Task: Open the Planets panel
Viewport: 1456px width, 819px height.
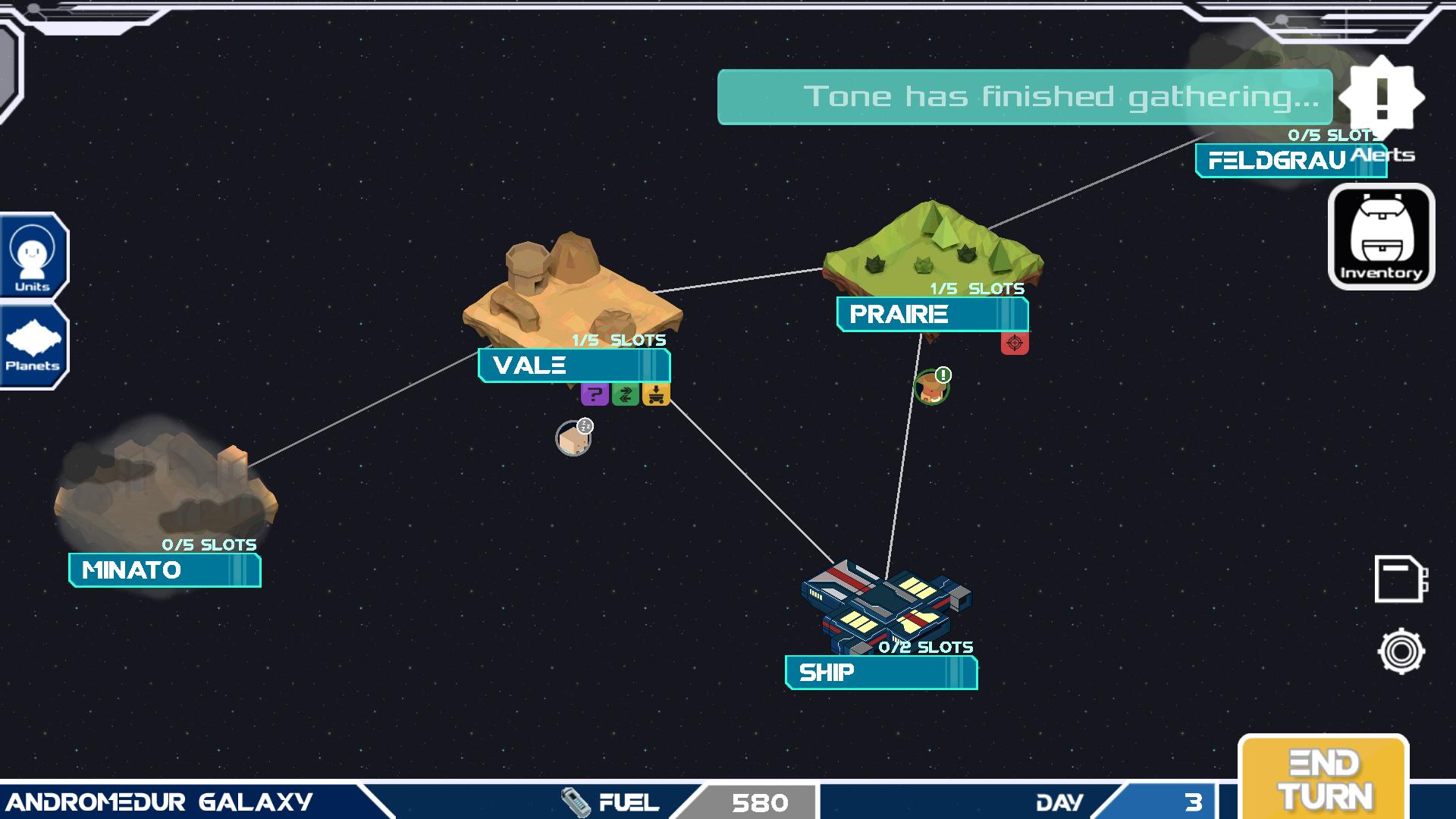Action: pos(33,346)
